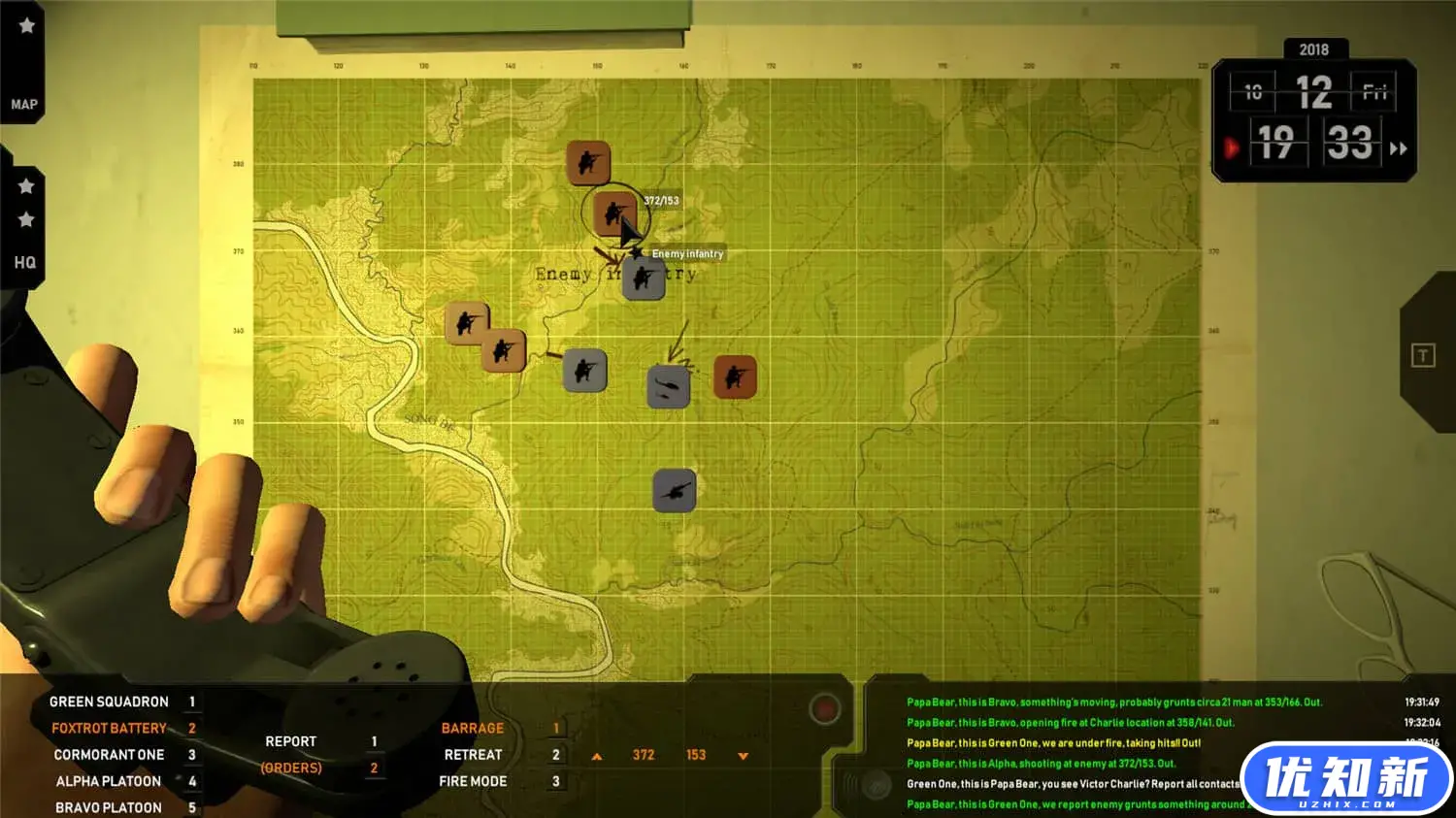This screenshot has height=818, width=1456.
Task: Open the HQ tab
Action: (24, 263)
